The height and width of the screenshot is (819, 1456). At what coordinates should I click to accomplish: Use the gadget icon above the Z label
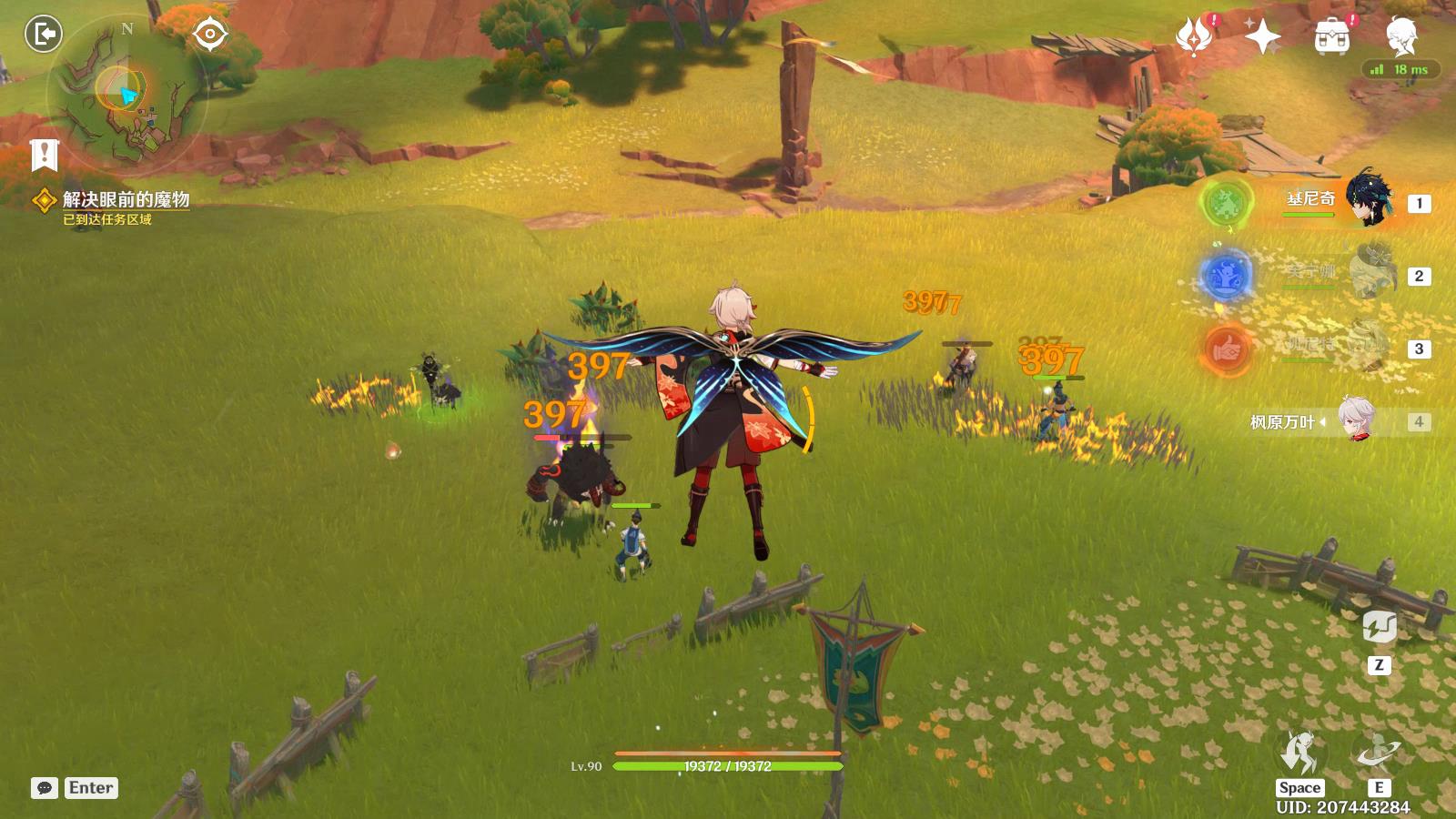pyautogui.click(x=1379, y=627)
